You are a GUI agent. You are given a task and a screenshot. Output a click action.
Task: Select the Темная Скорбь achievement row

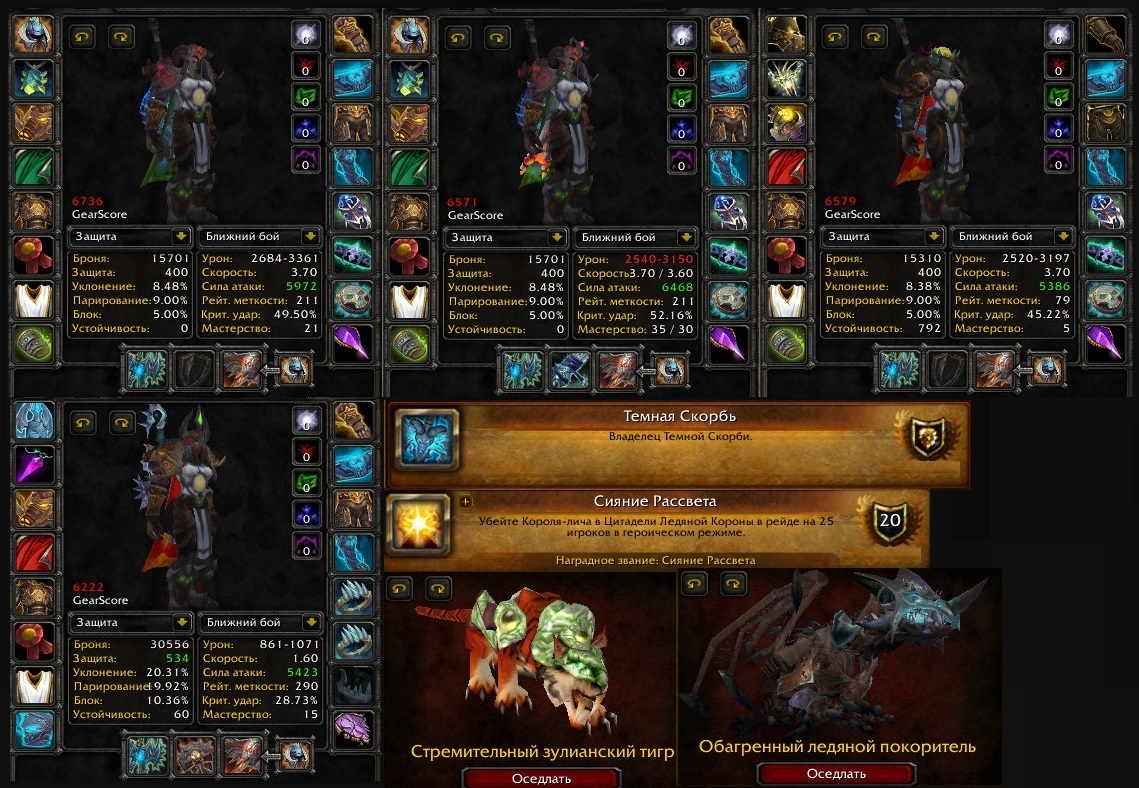[678, 437]
